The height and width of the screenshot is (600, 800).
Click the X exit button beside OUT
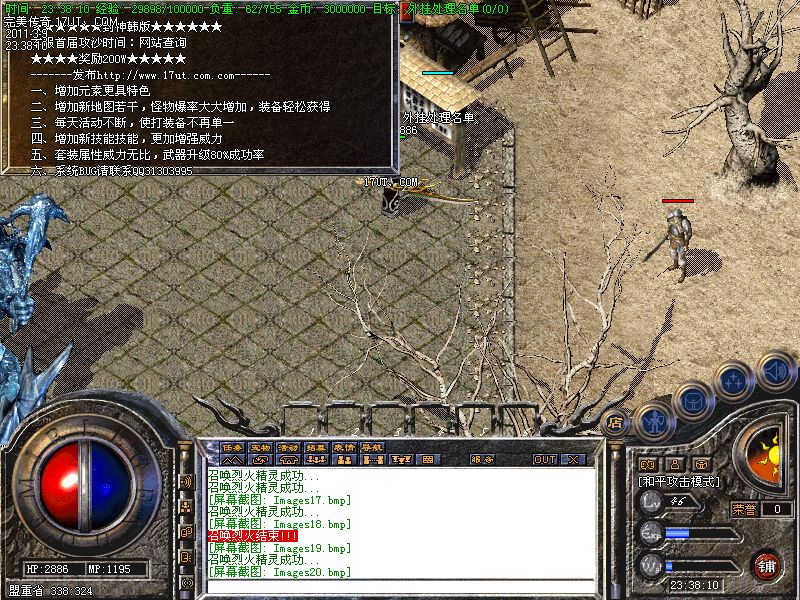[573, 460]
